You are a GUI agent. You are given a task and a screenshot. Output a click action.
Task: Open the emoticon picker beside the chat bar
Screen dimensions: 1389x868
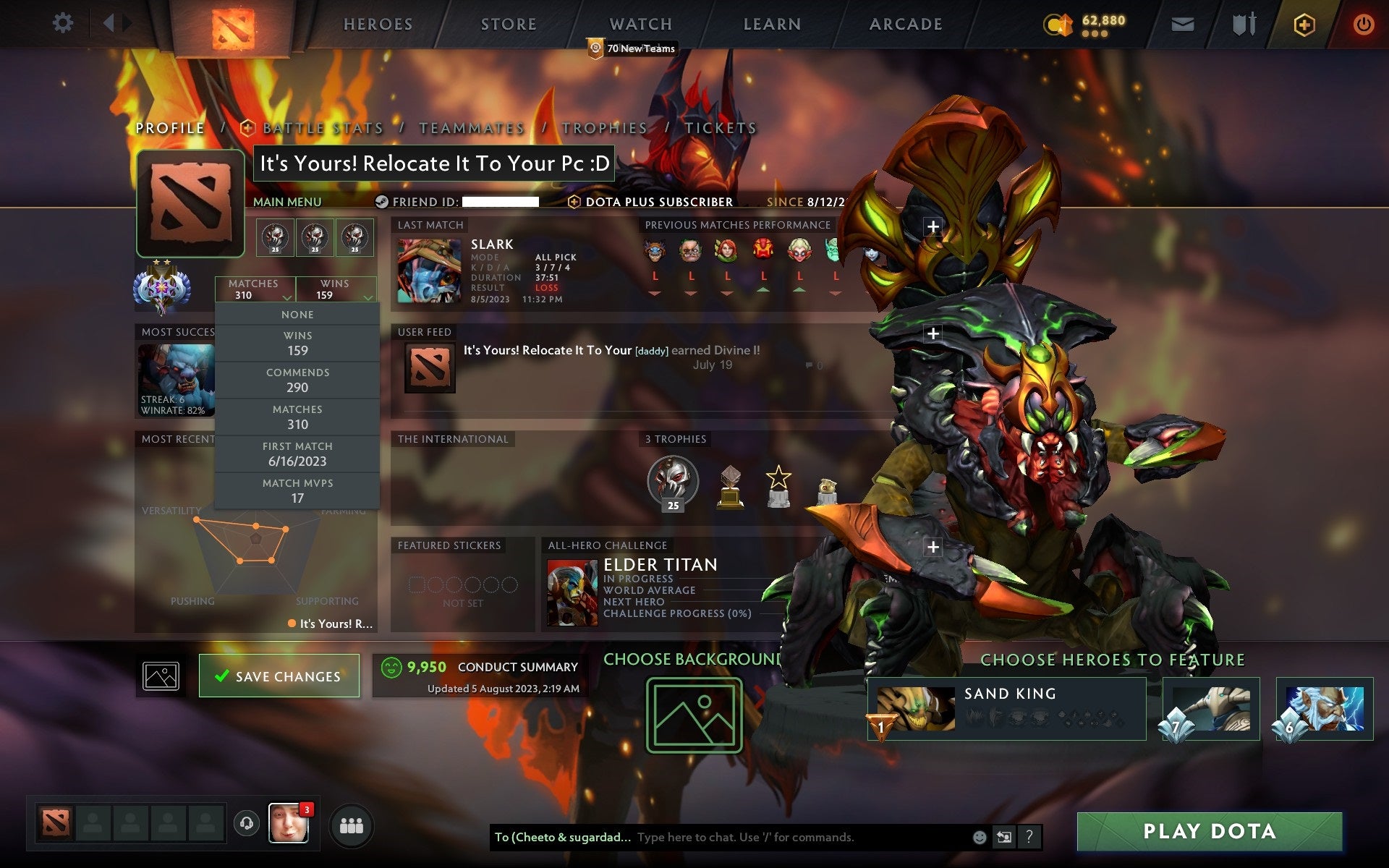point(979,837)
